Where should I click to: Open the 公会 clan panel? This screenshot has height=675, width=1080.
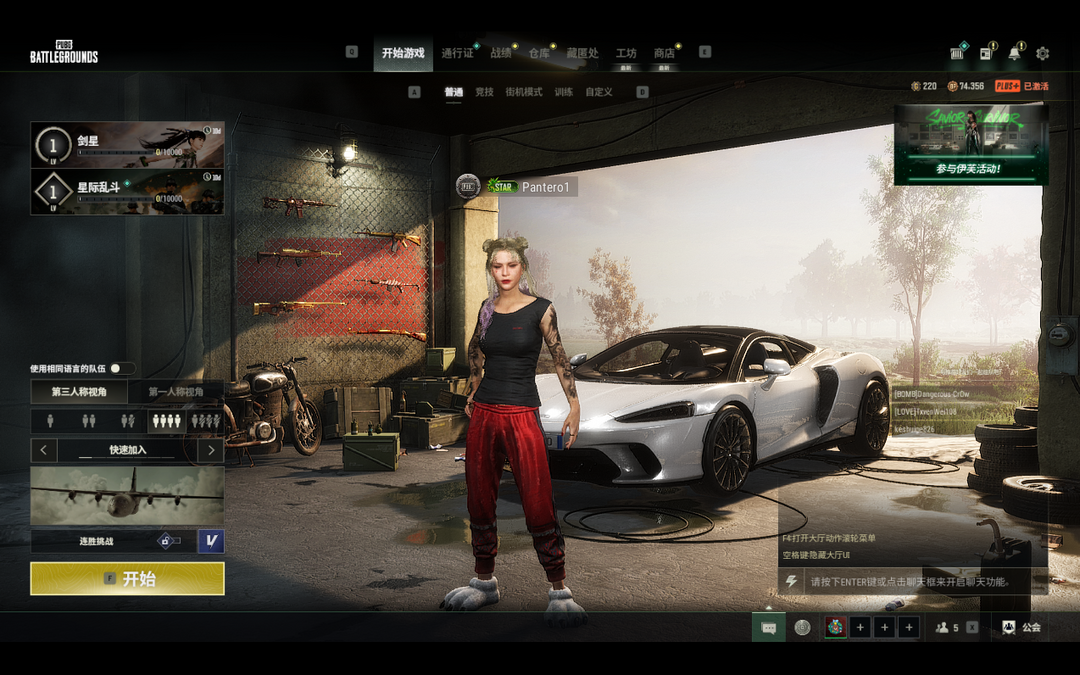click(1021, 628)
